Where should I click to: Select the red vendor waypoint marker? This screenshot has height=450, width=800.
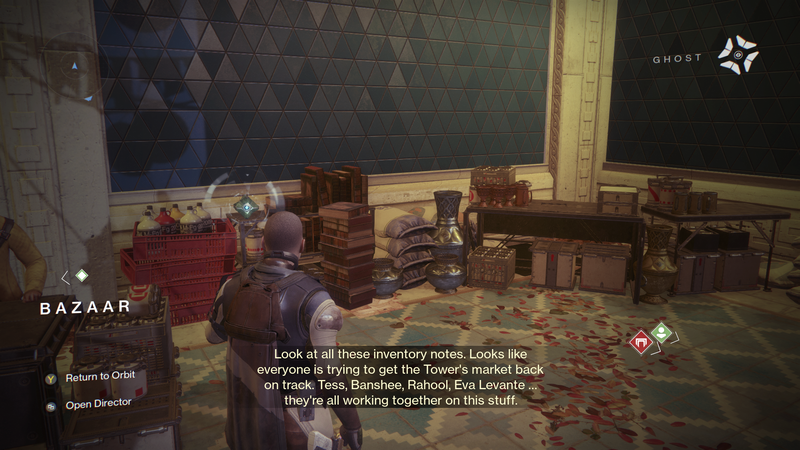(640, 343)
